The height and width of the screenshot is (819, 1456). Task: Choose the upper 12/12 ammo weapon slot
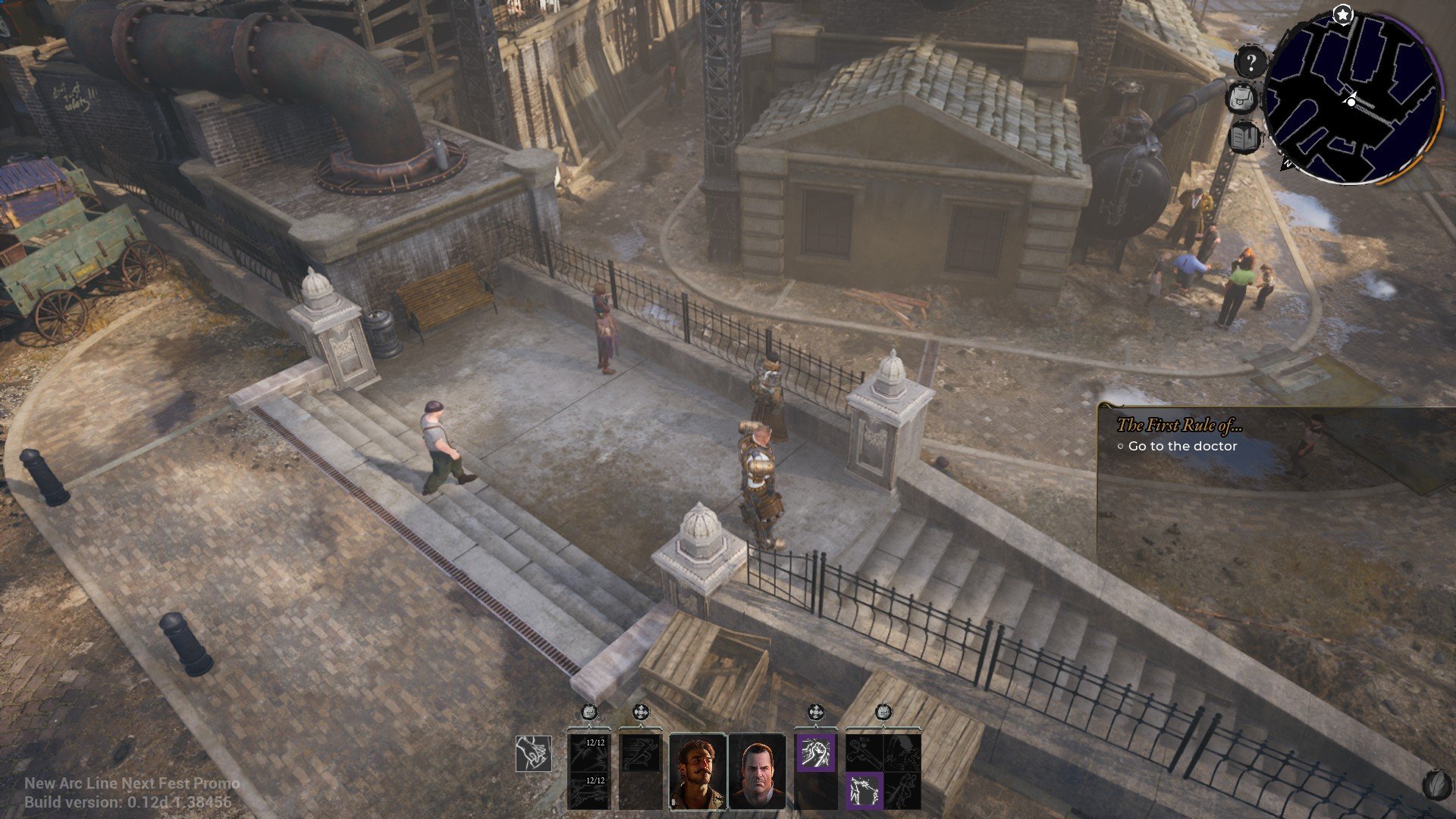pos(588,752)
